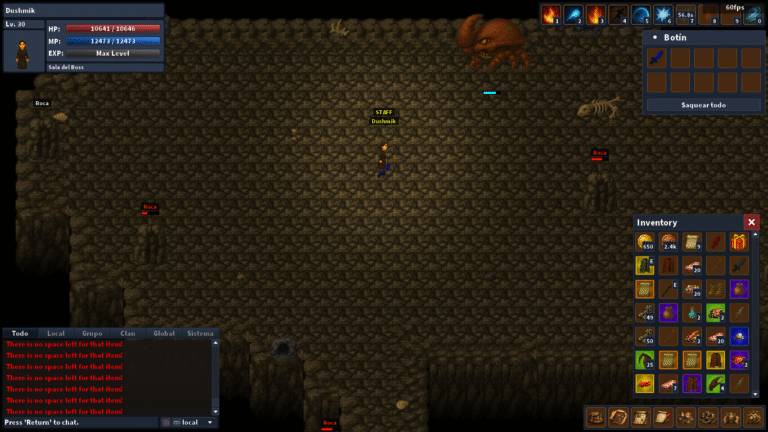768x432 pixels.
Task: Use the blue wave ability in slot 5
Action: 641,15
